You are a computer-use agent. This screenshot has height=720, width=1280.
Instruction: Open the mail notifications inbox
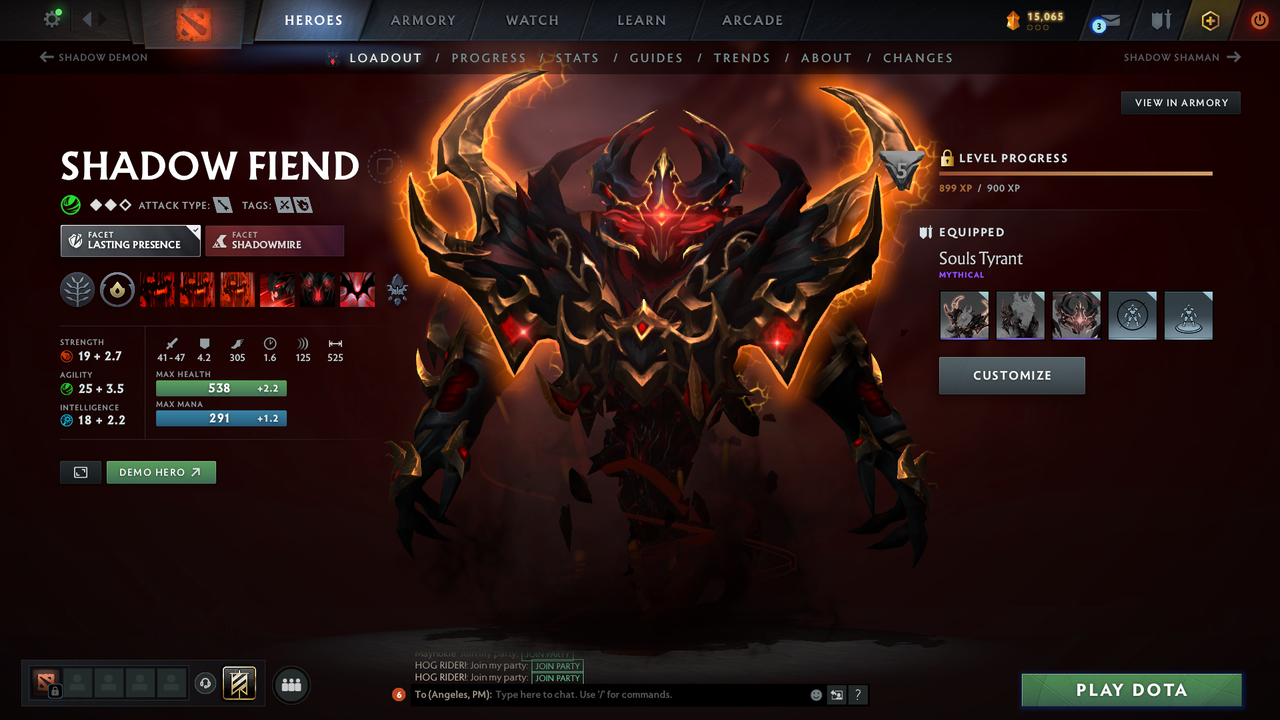click(x=1105, y=20)
